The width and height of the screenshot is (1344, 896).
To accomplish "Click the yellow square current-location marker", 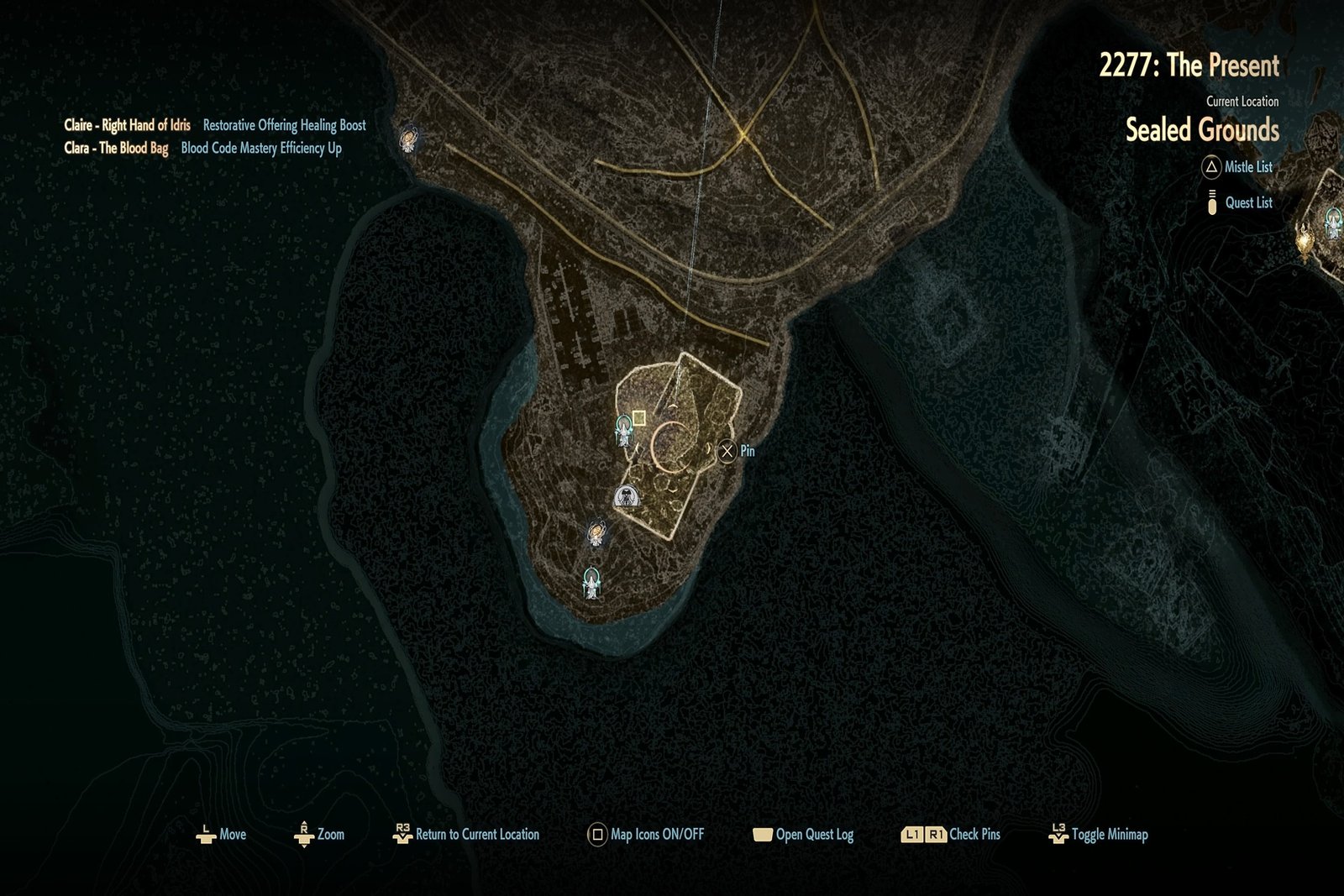I will click(x=638, y=416).
